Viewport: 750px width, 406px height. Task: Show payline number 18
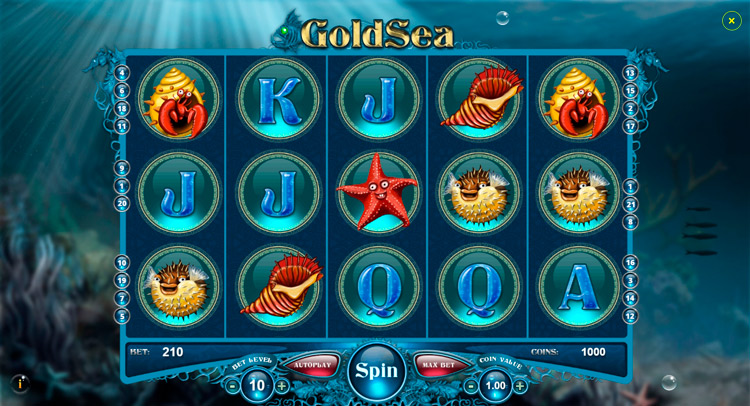point(122,108)
